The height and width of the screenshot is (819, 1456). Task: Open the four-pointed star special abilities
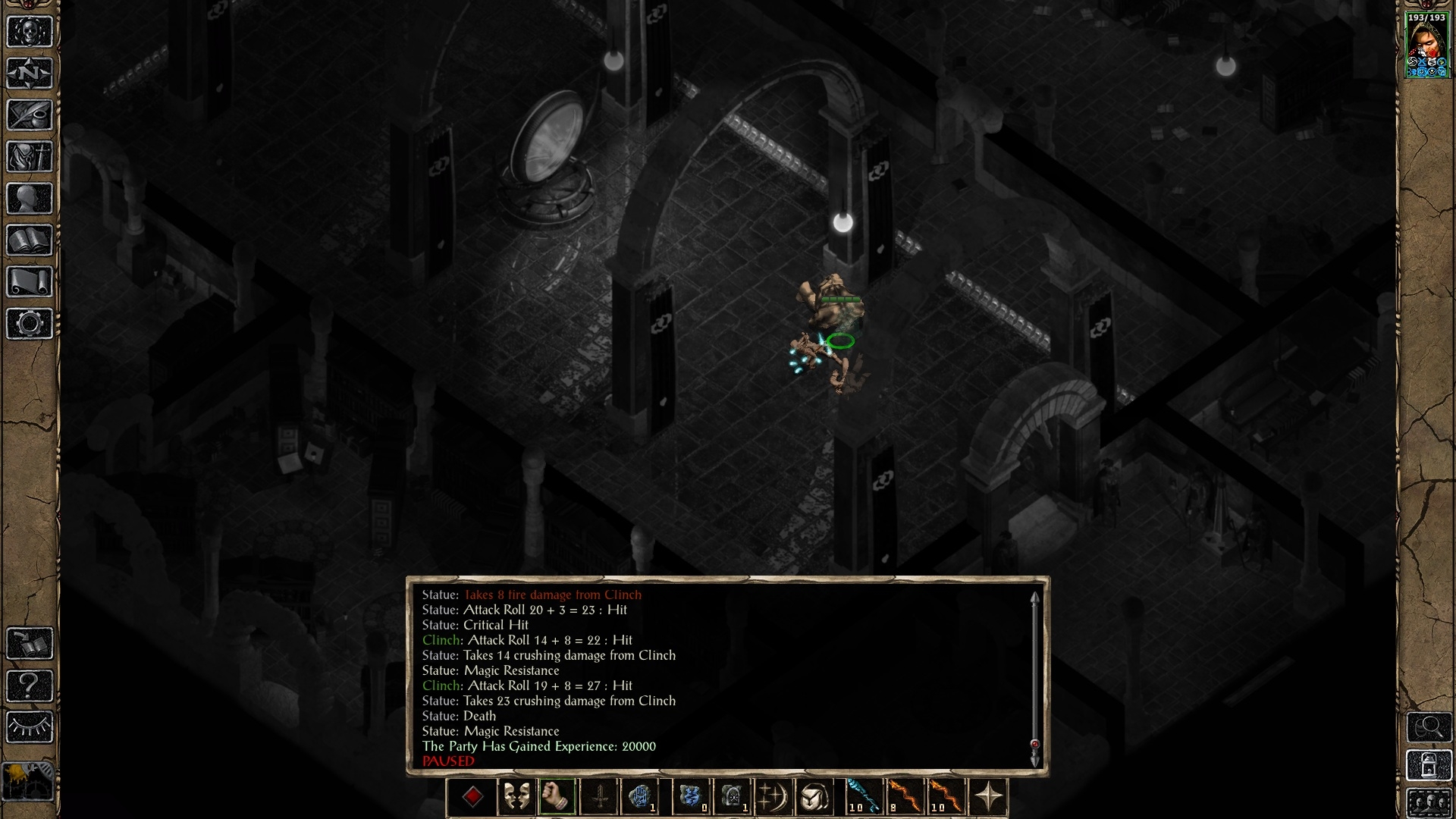pyautogui.click(x=989, y=797)
